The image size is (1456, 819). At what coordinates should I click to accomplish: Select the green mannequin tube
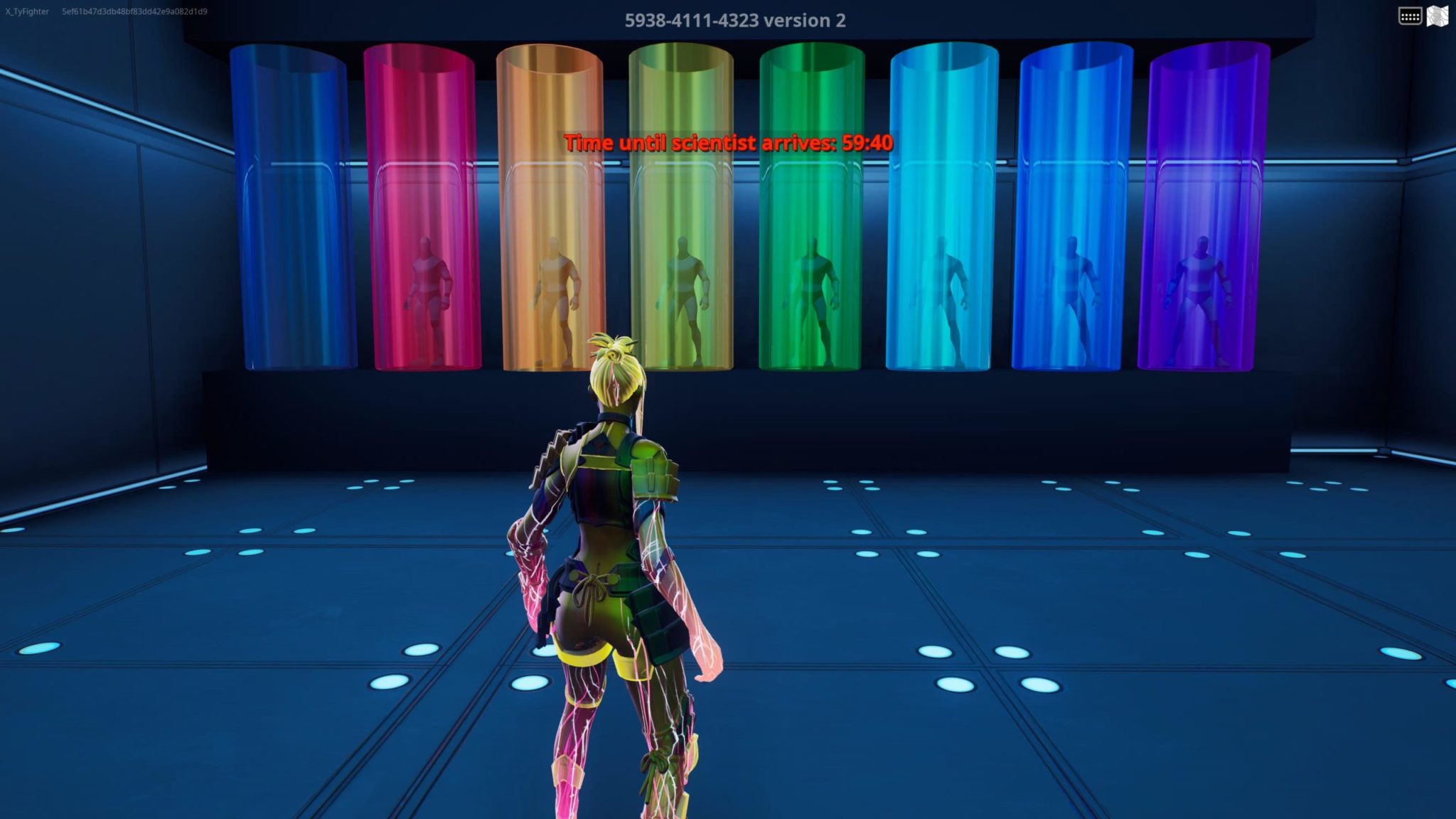(x=813, y=213)
